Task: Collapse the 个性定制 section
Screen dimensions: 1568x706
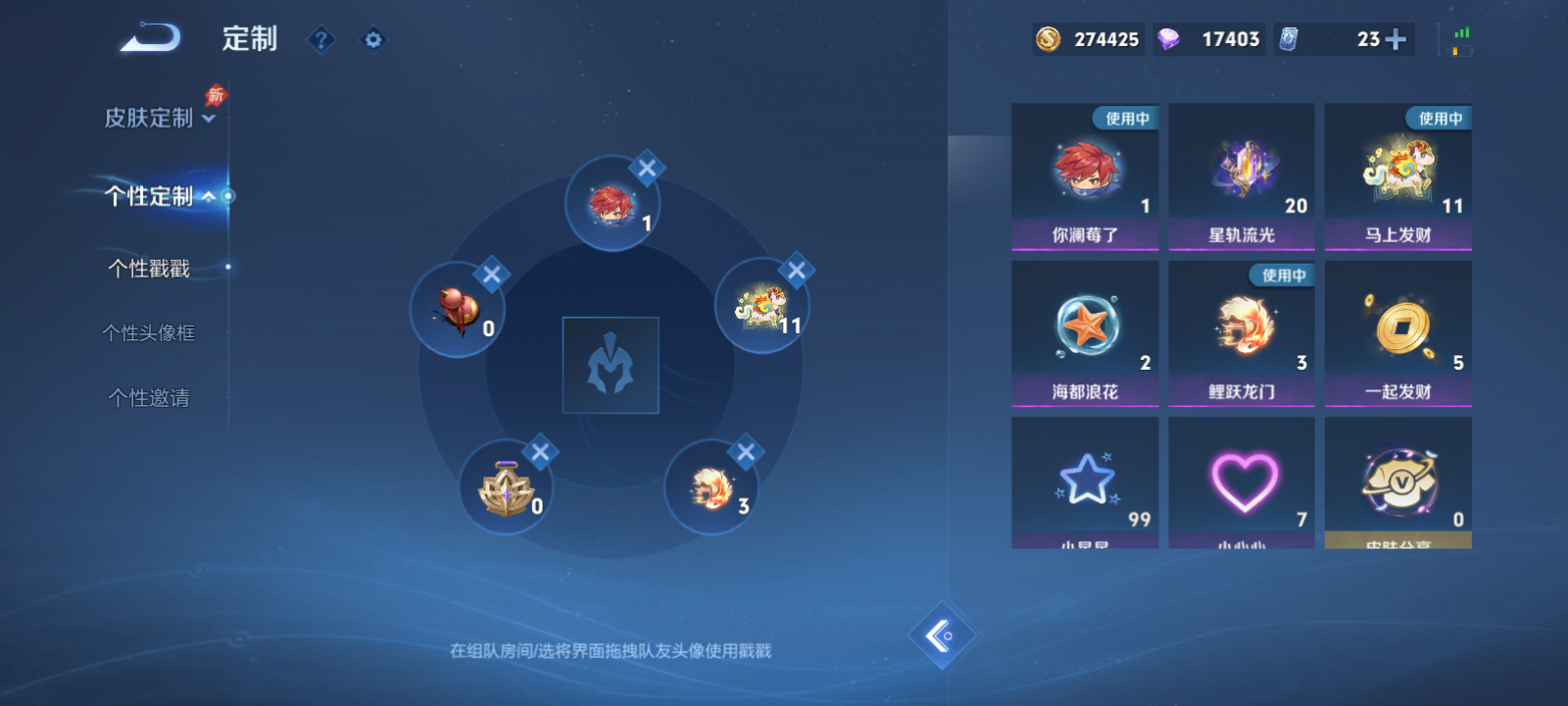Action: (x=152, y=195)
